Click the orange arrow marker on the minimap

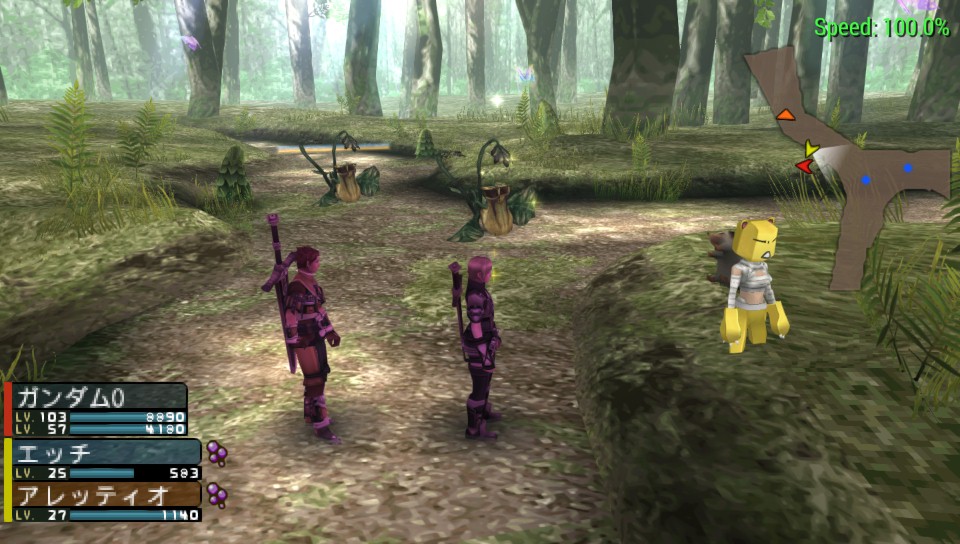(785, 115)
